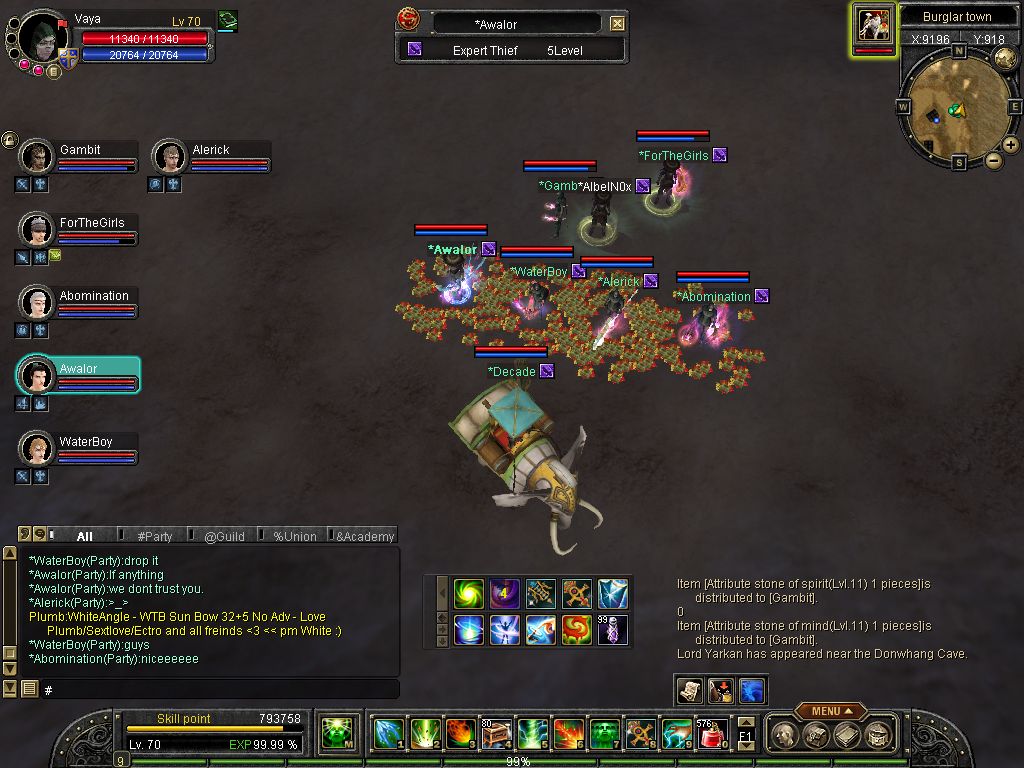Select party member Gambit

coord(38,157)
